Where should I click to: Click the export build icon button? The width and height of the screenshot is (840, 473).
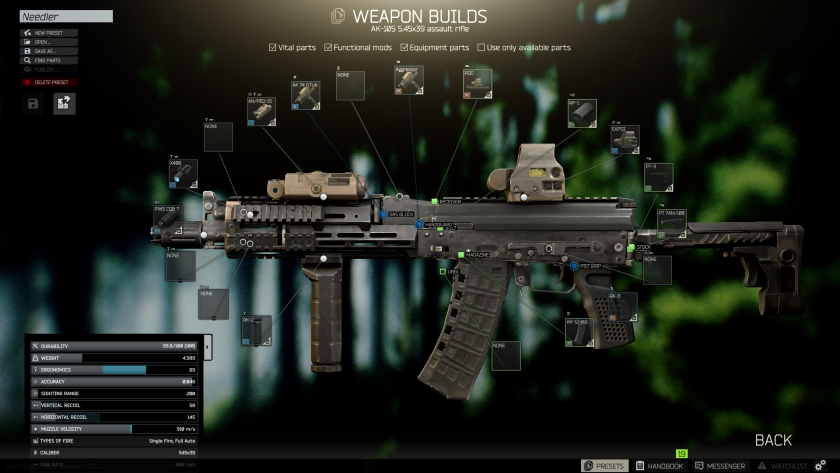(x=64, y=103)
